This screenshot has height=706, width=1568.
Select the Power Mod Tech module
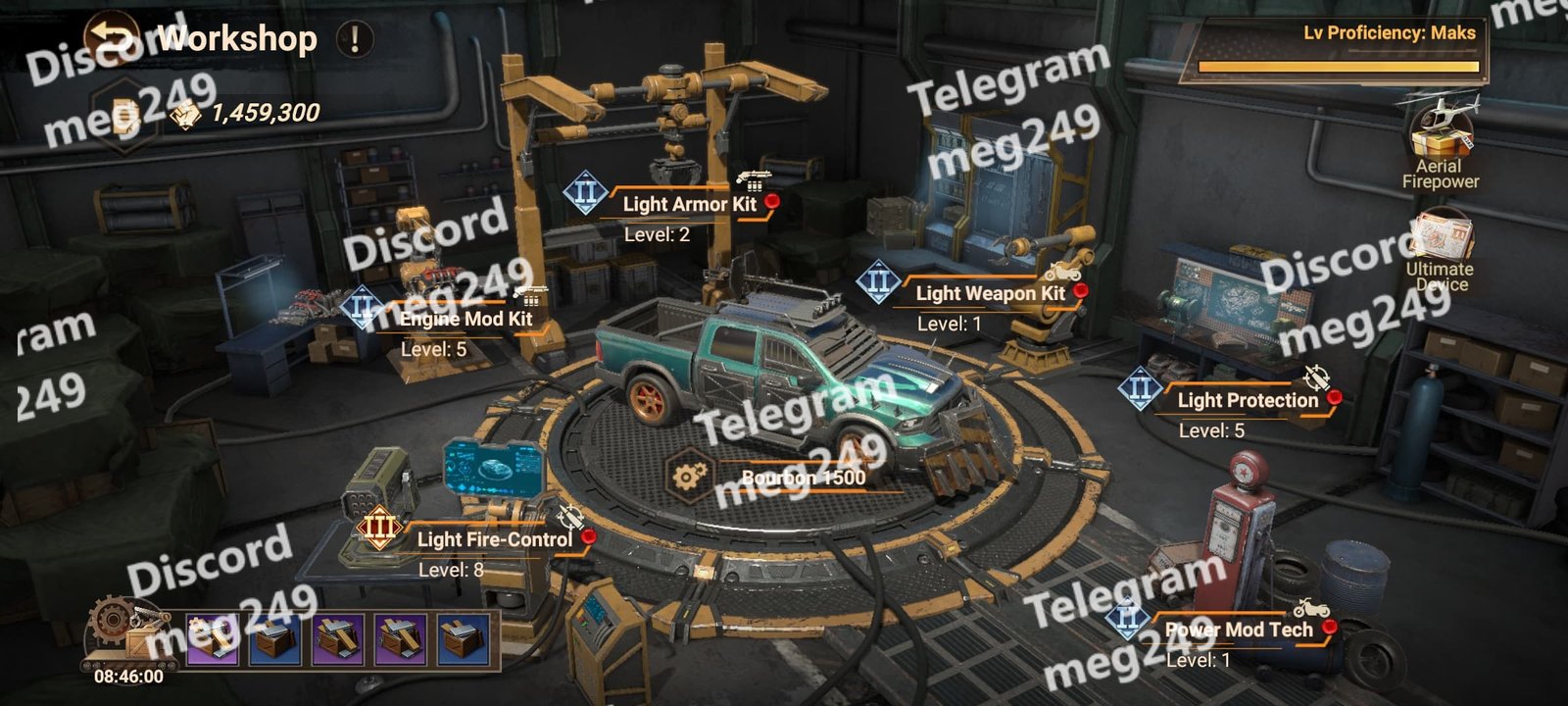pos(1238,630)
